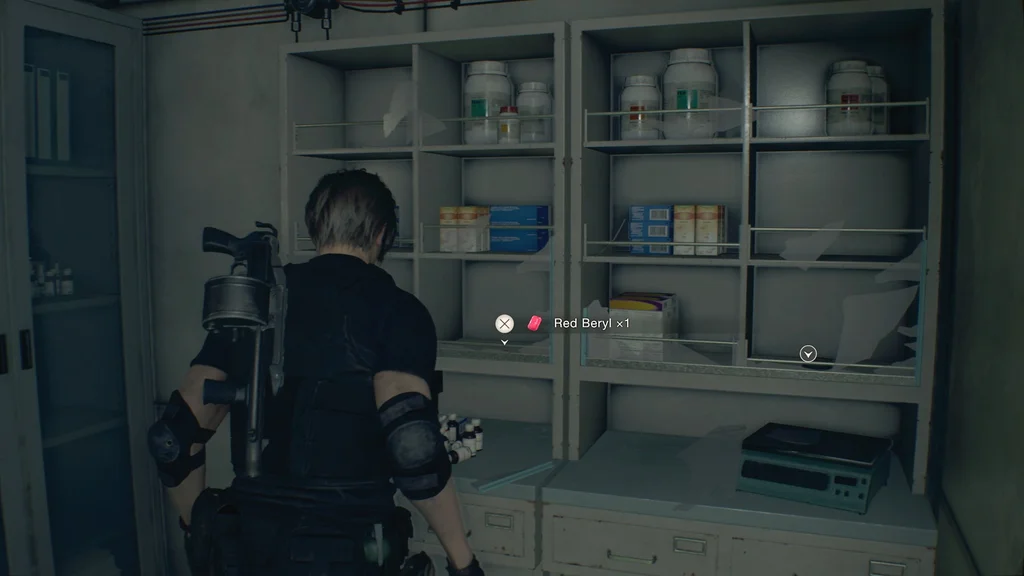Select the Red Beryl pickup label
Image resolution: width=1024 pixels, height=576 pixels.
point(590,323)
